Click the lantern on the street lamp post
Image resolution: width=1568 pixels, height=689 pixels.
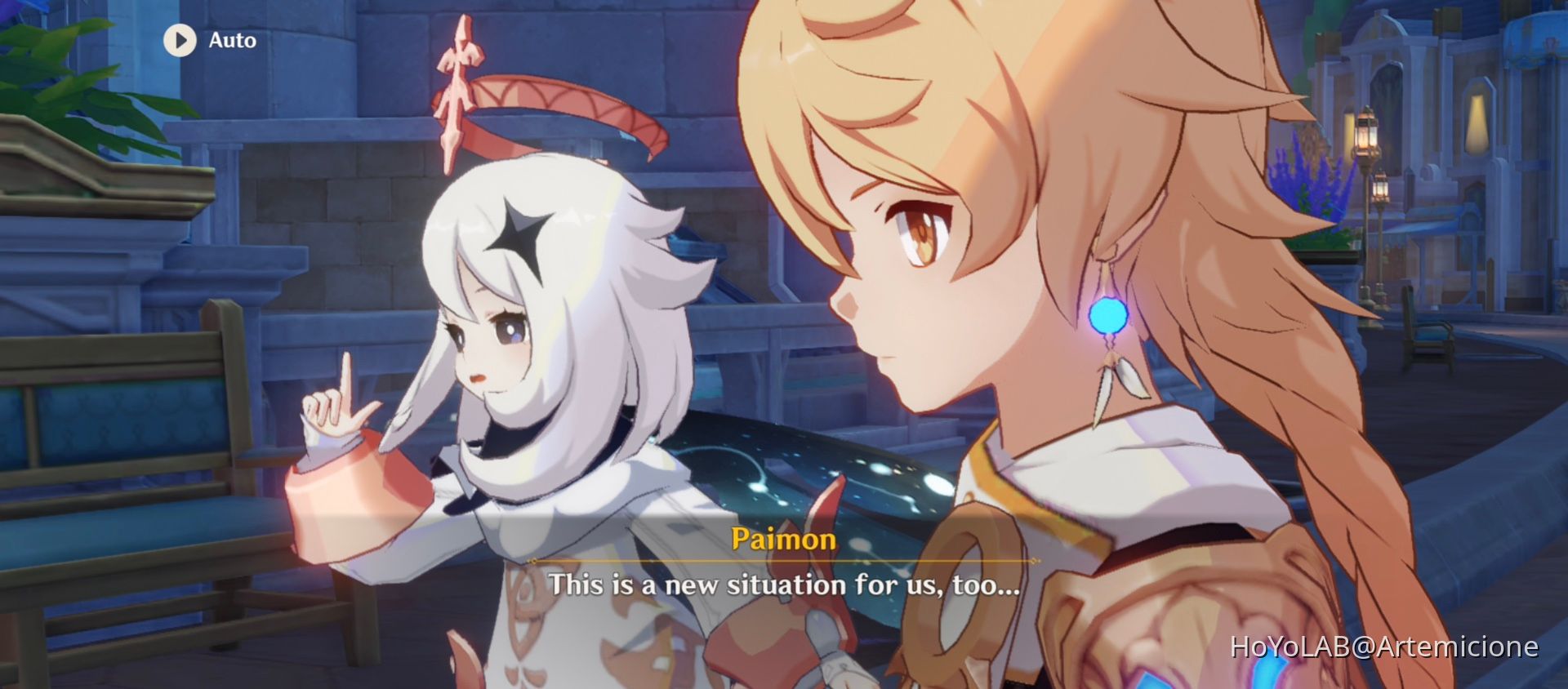tap(1367, 135)
